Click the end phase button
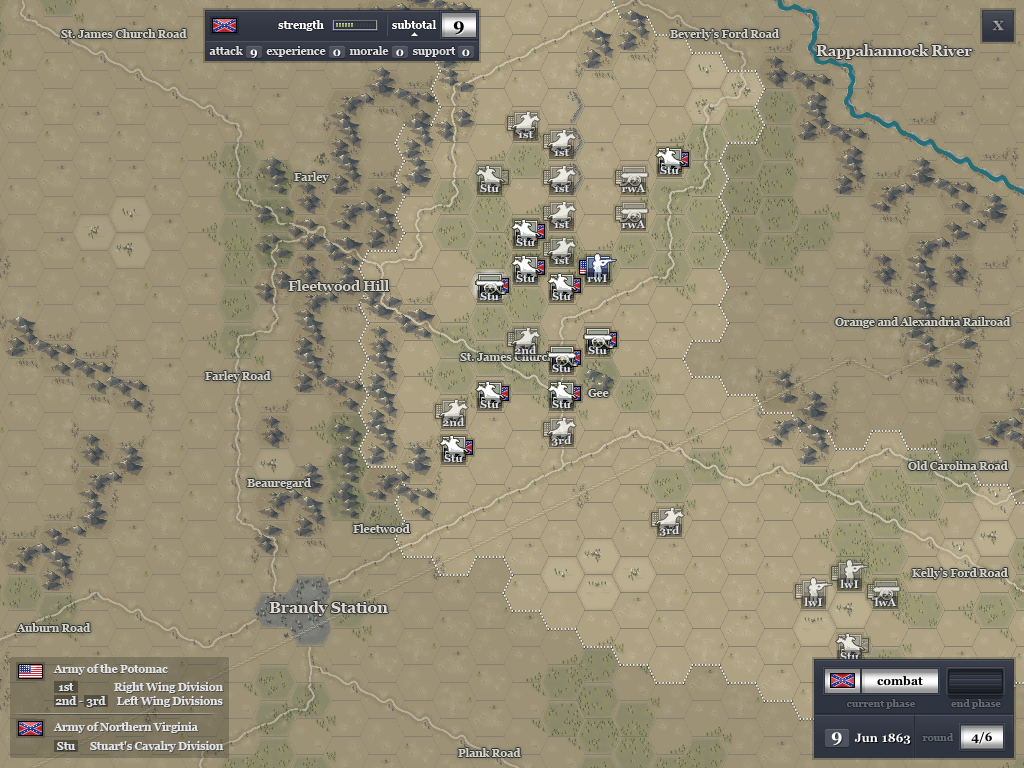 (974, 682)
